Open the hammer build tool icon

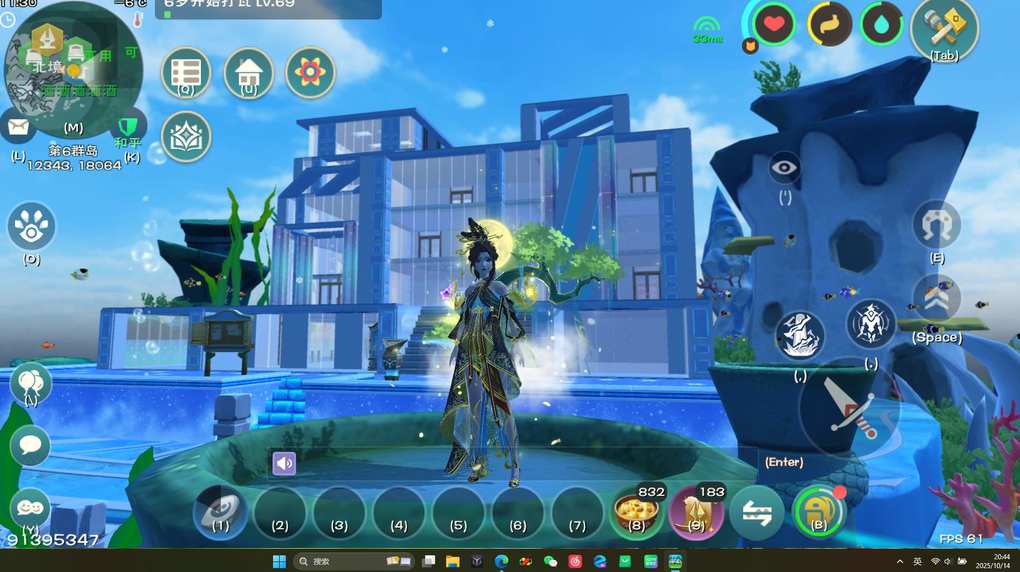[944, 26]
